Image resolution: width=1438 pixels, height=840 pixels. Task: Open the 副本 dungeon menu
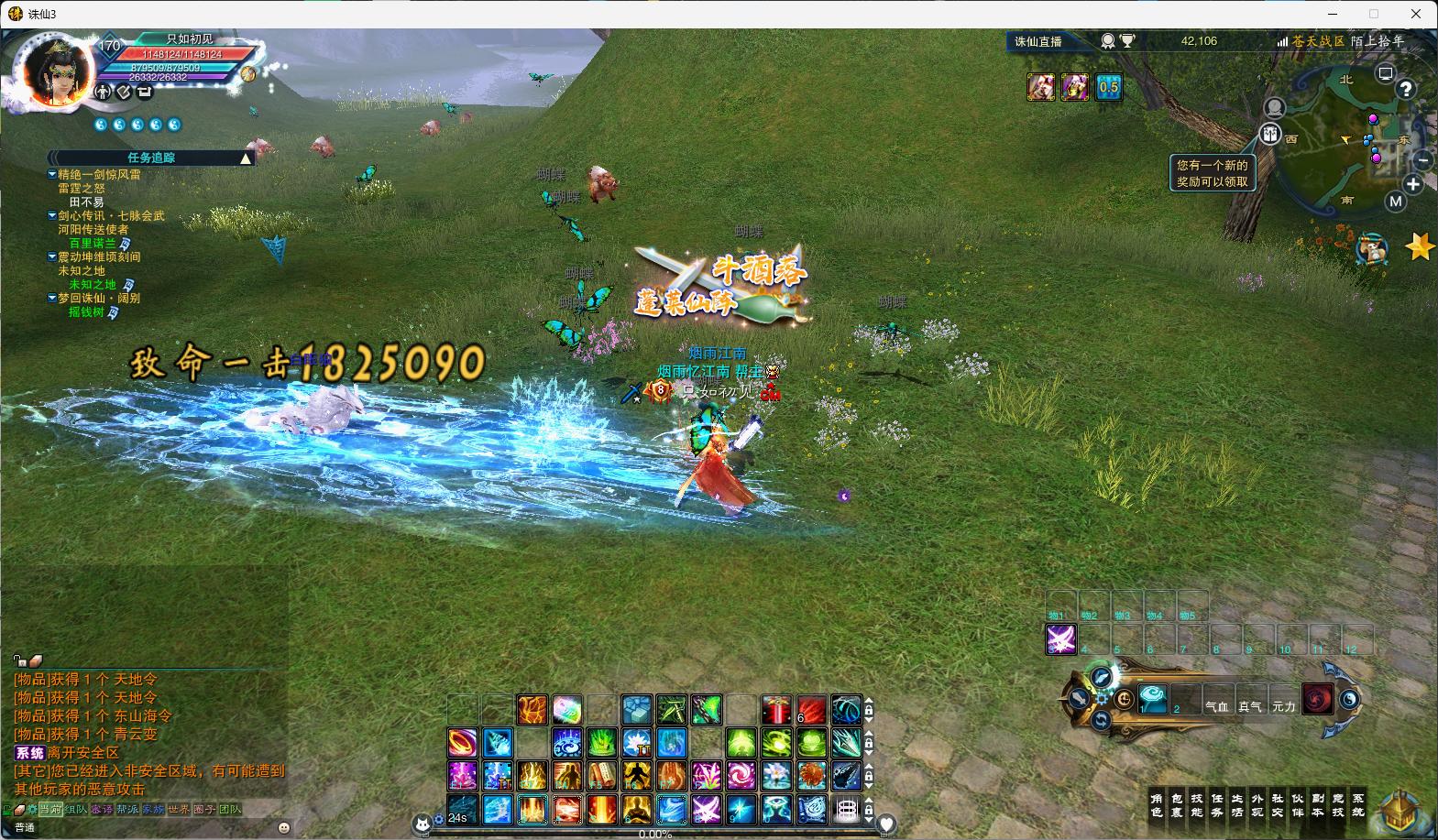[x=1318, y=805]
